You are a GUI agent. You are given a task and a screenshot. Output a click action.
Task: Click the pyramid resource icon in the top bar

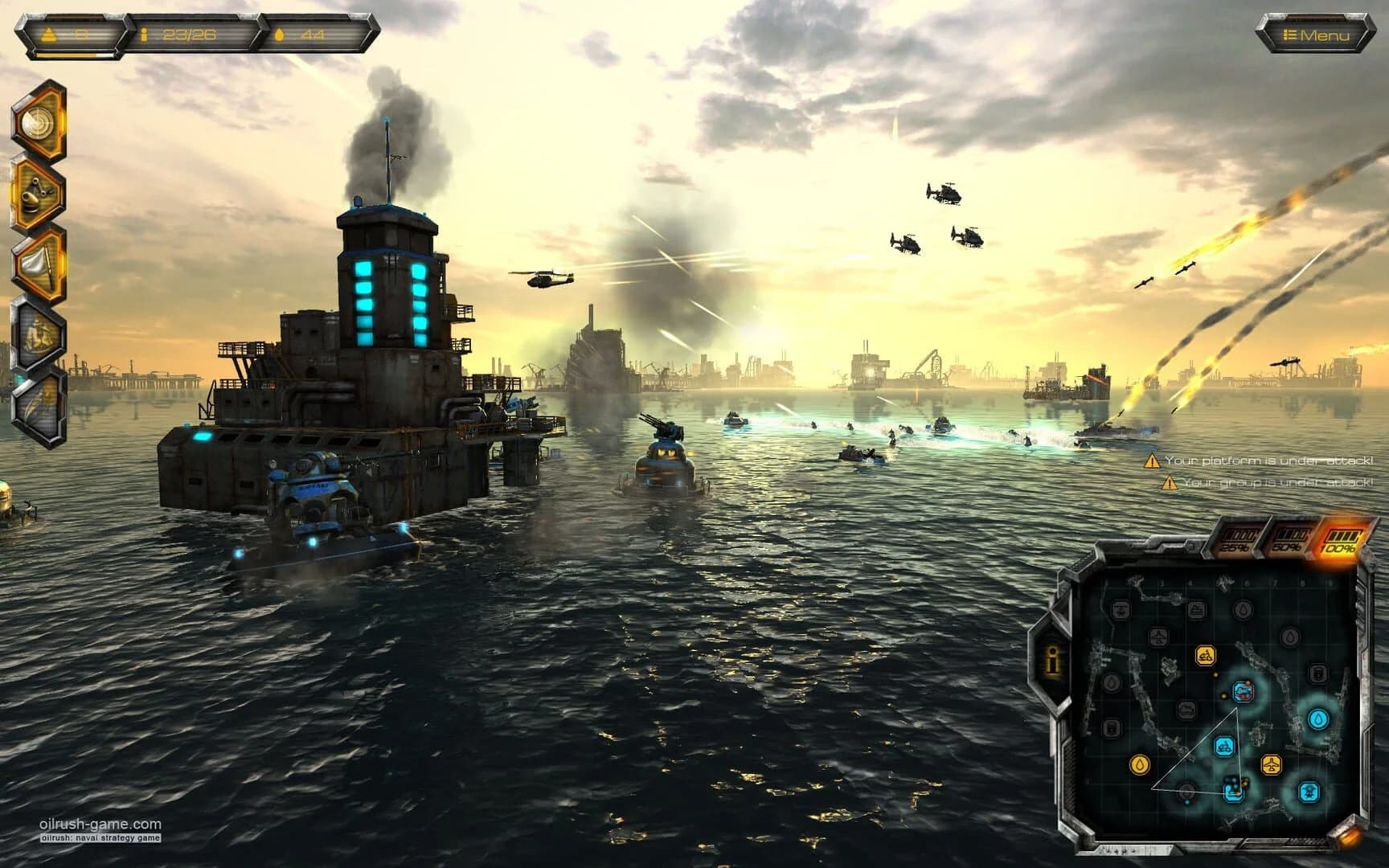tap(50, 32)
